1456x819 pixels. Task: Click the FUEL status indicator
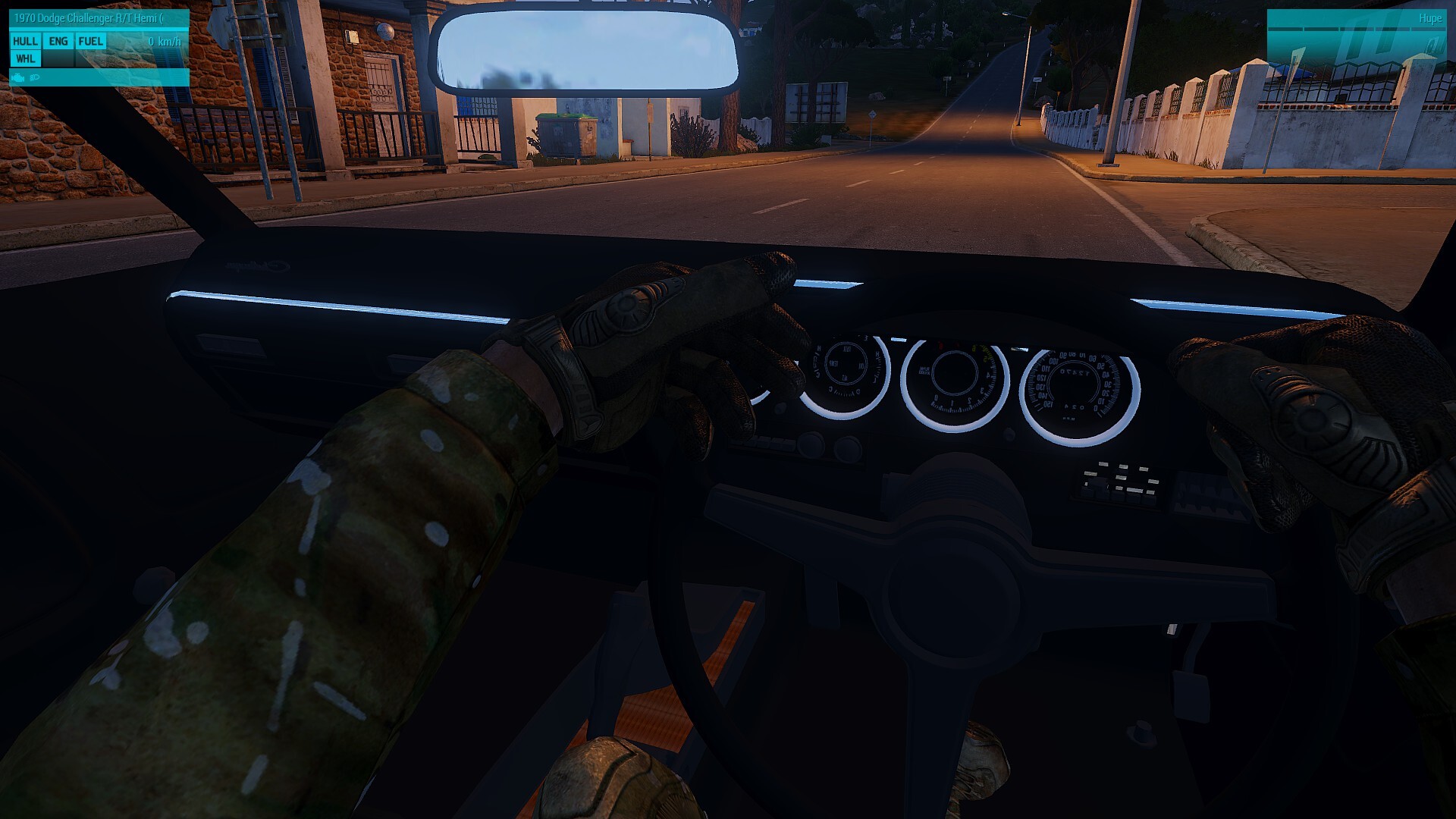pyautogui.click(x=90, y=42)
